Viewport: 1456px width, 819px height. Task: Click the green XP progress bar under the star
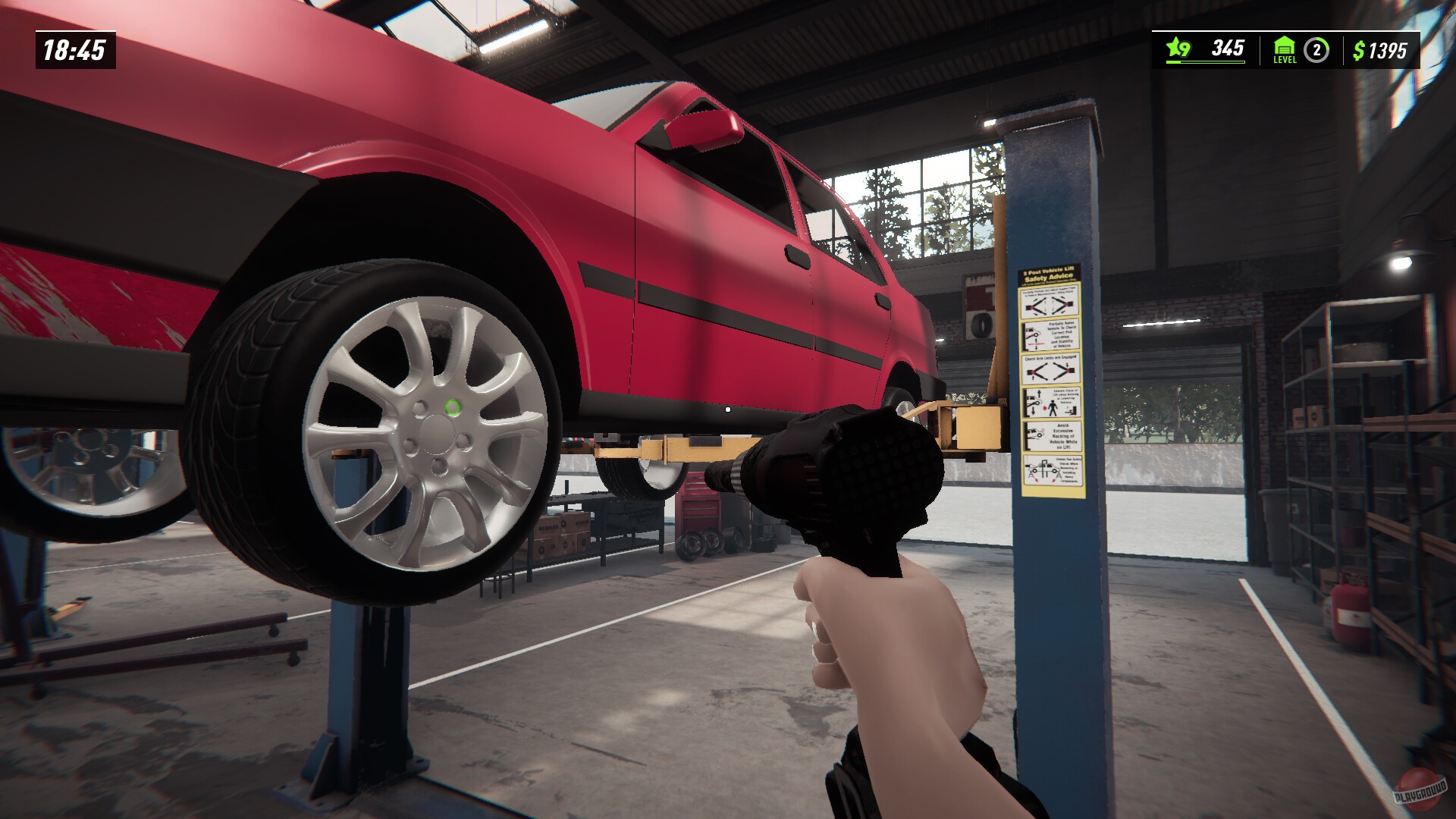[x=1206, y=62]
